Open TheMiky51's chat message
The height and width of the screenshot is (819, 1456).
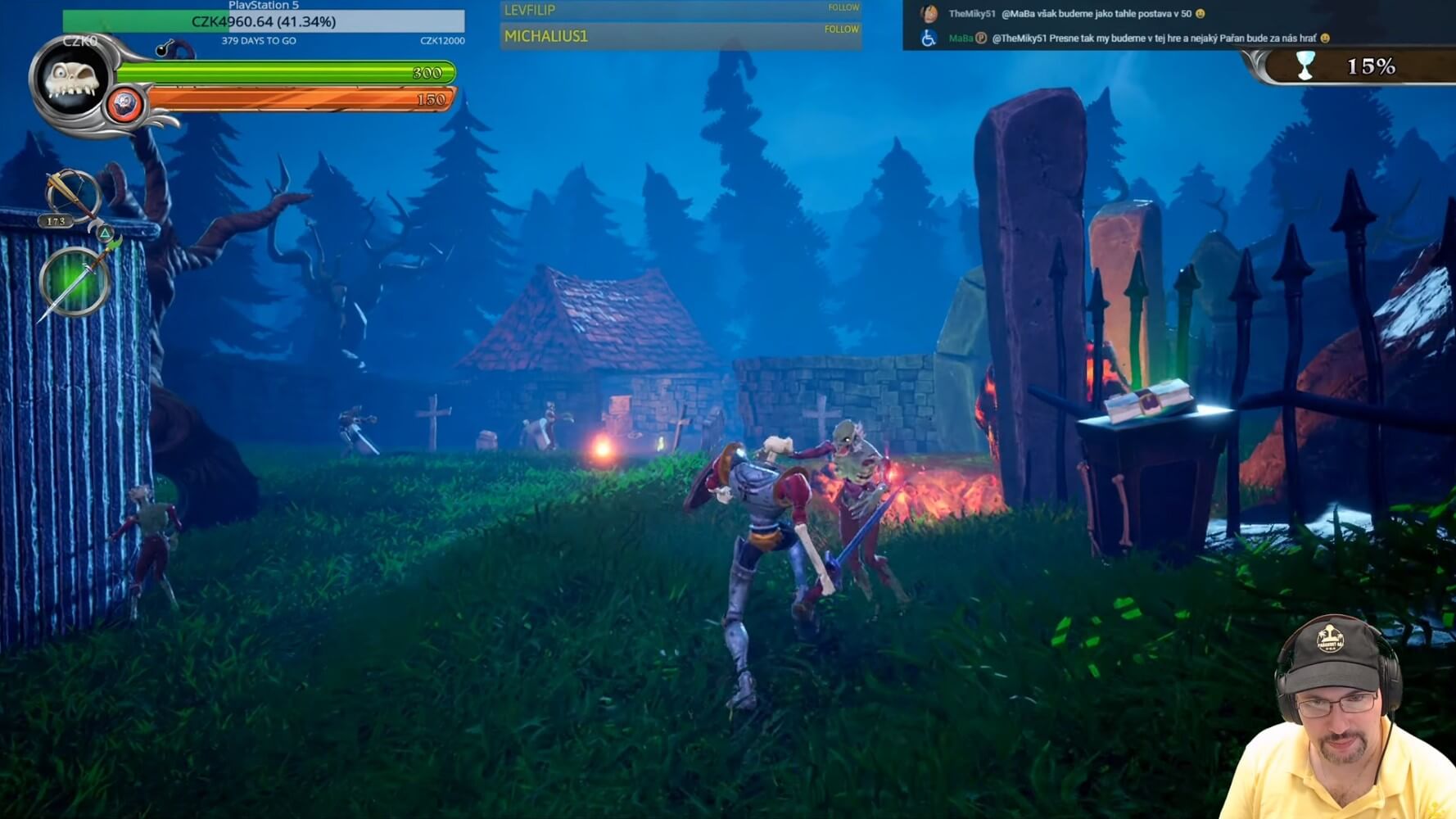click(1101, 14)
